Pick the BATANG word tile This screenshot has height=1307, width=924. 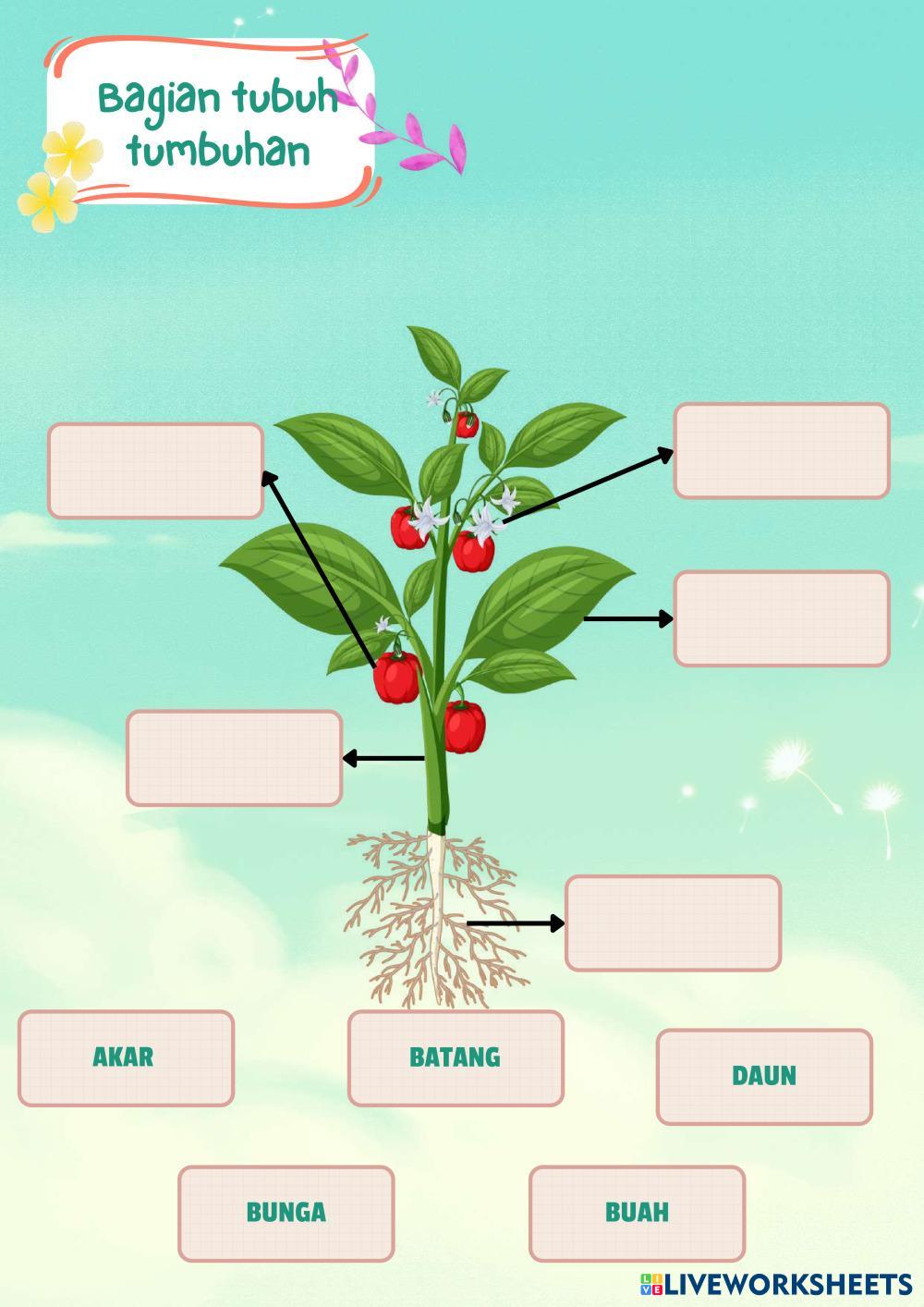coord(456,1057)
